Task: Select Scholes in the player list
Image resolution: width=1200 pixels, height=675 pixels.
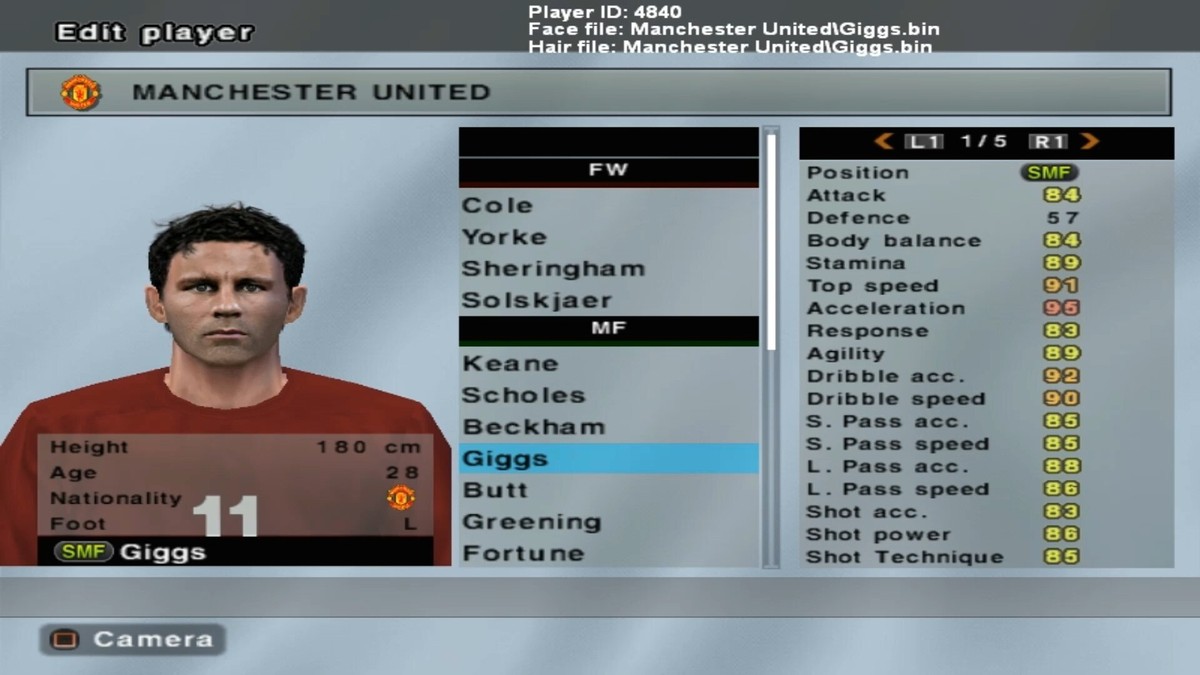Action: pos(523,395)
